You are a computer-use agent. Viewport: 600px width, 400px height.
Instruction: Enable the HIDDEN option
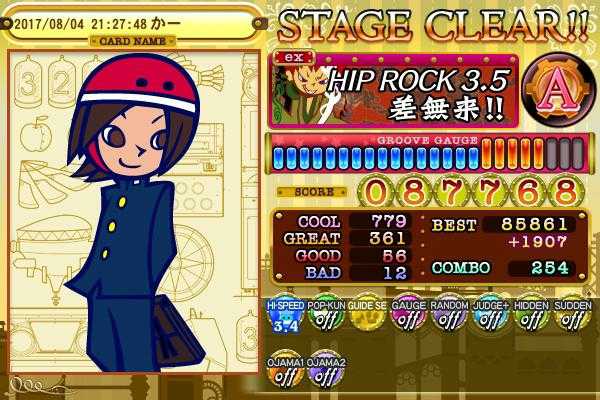[x=528, y=318]
